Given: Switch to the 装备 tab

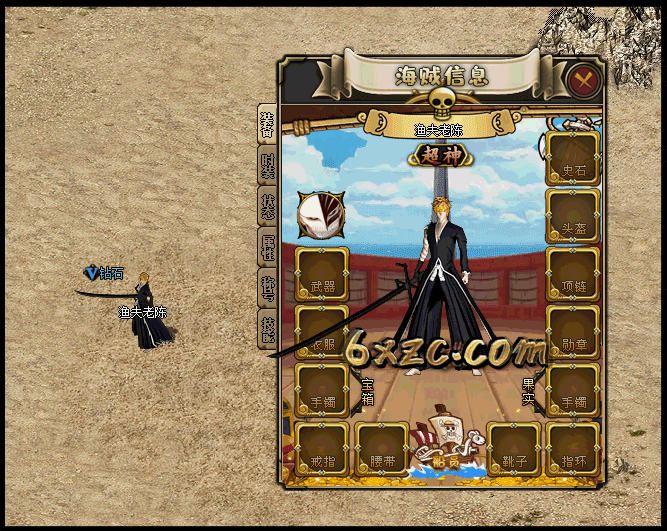Looking at the screenshot, I should click(267, 123).
